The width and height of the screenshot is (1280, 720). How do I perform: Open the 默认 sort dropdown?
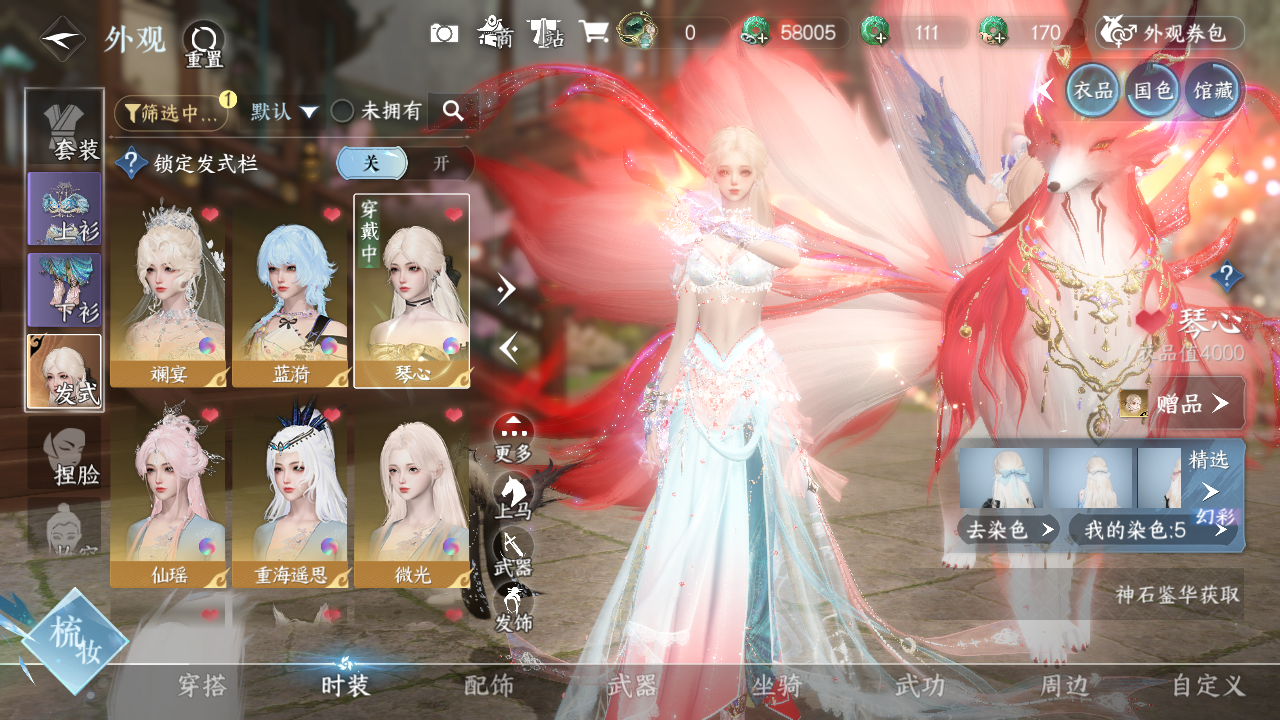pos(285,112)
